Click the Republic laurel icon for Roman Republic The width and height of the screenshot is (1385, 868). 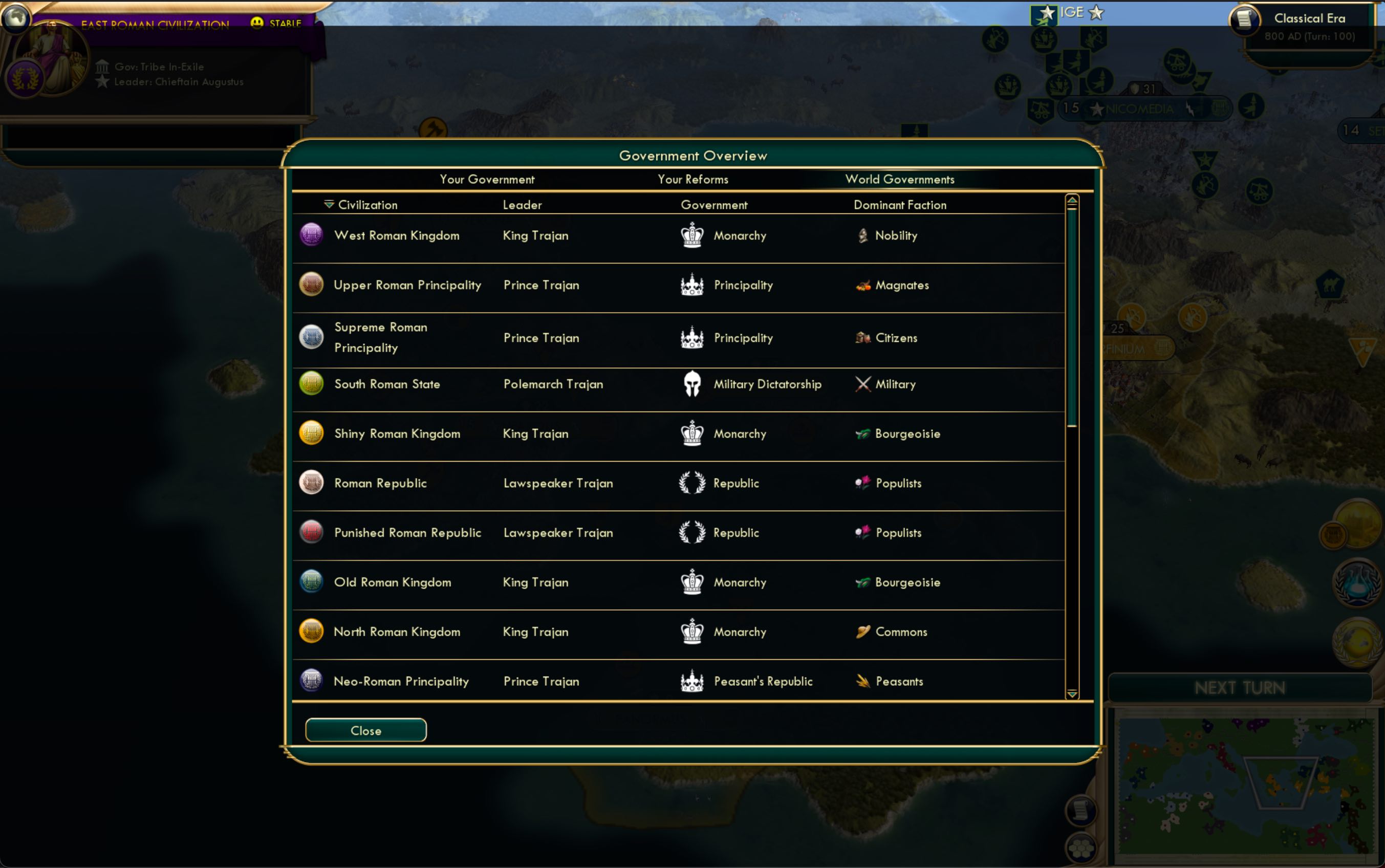point(692,483)
